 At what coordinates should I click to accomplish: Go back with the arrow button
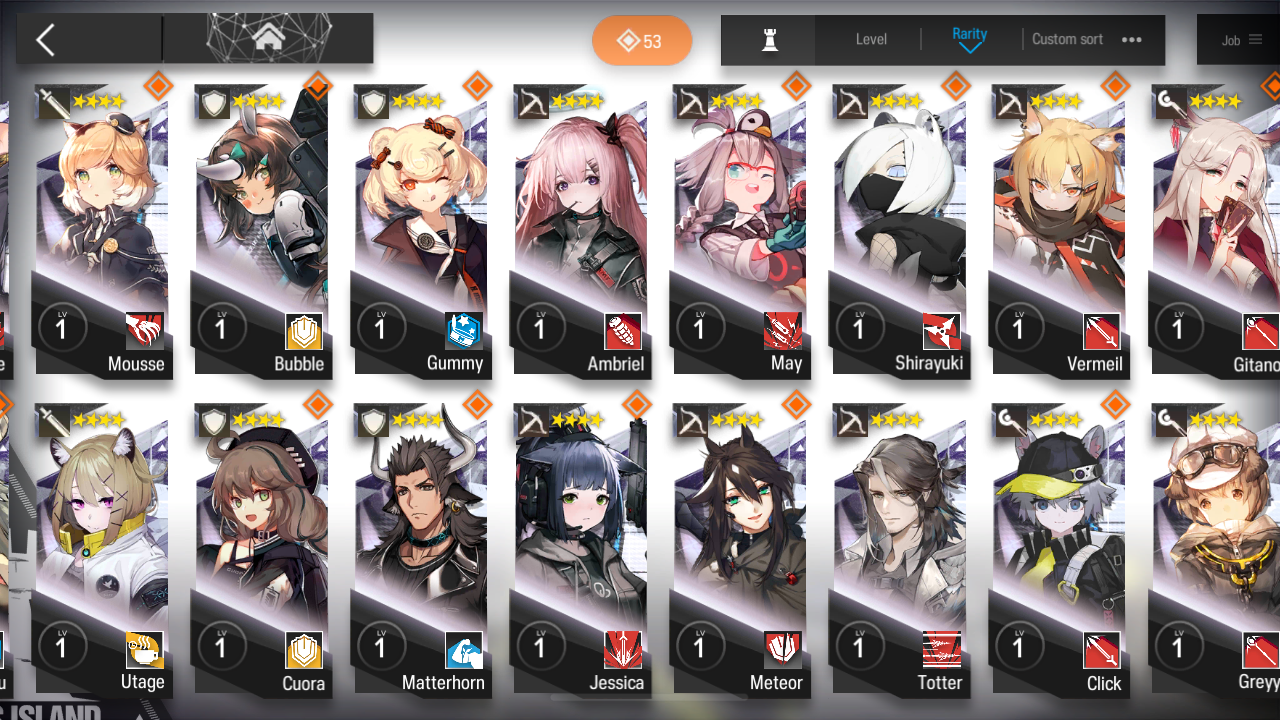46,40
